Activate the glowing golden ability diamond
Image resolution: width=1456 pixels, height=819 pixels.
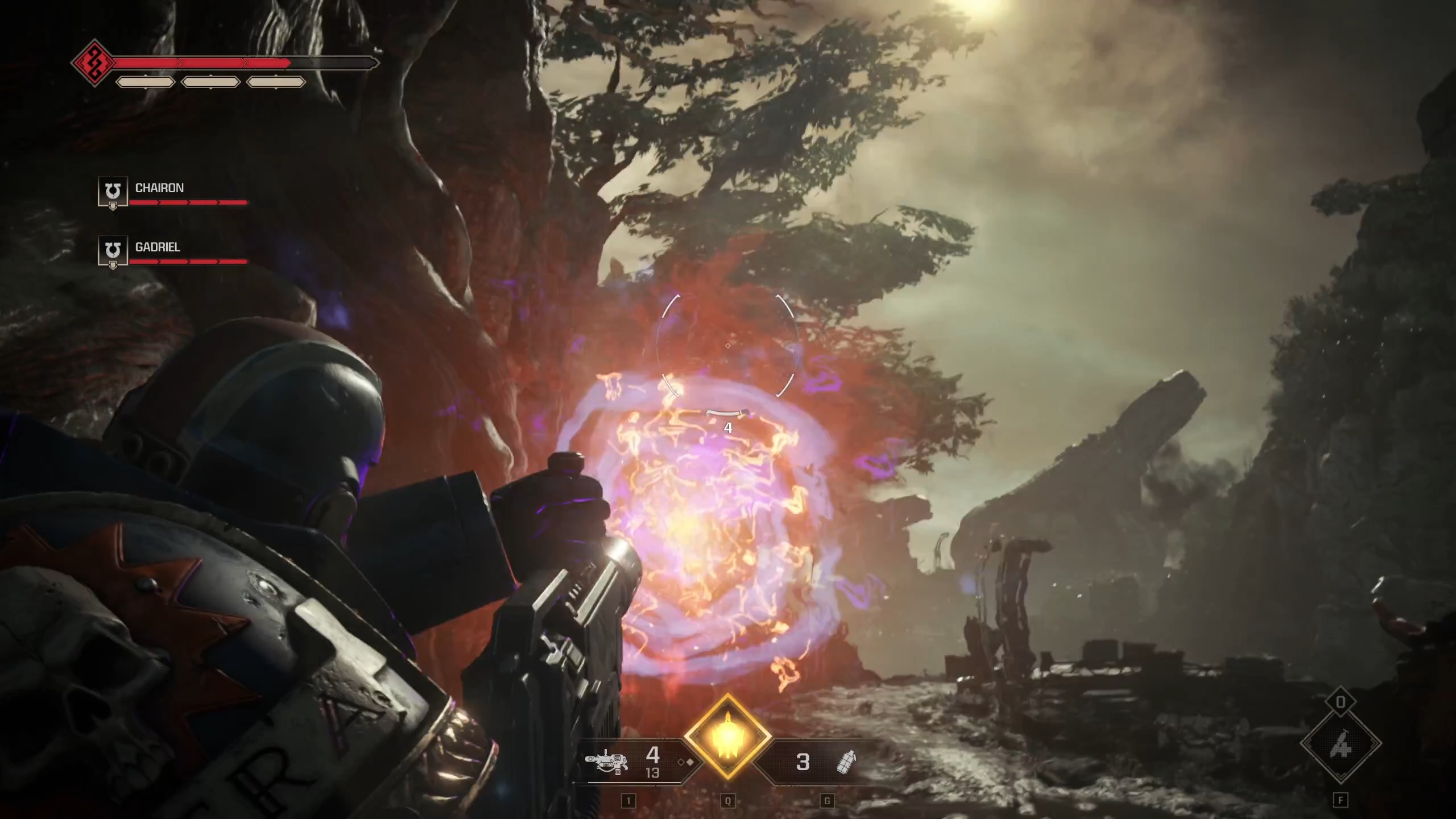[x=727, y=738]
